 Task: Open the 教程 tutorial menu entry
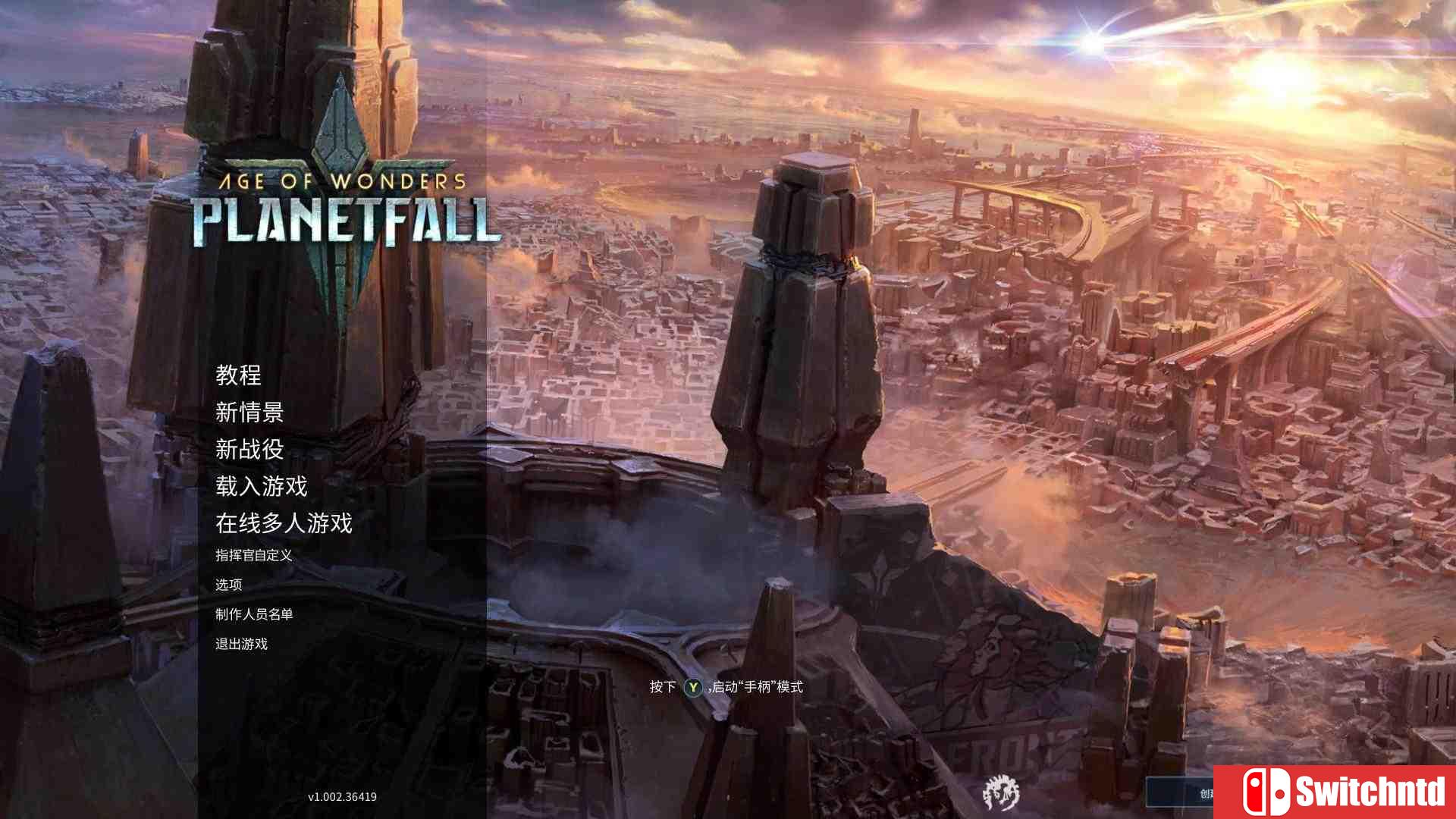pyautogui.click(x=239, y=376)
